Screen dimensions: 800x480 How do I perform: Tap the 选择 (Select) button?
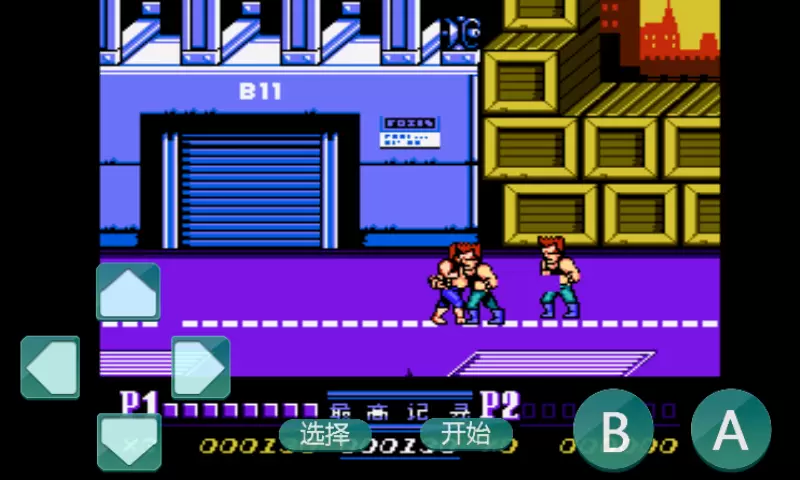point(324,434)
